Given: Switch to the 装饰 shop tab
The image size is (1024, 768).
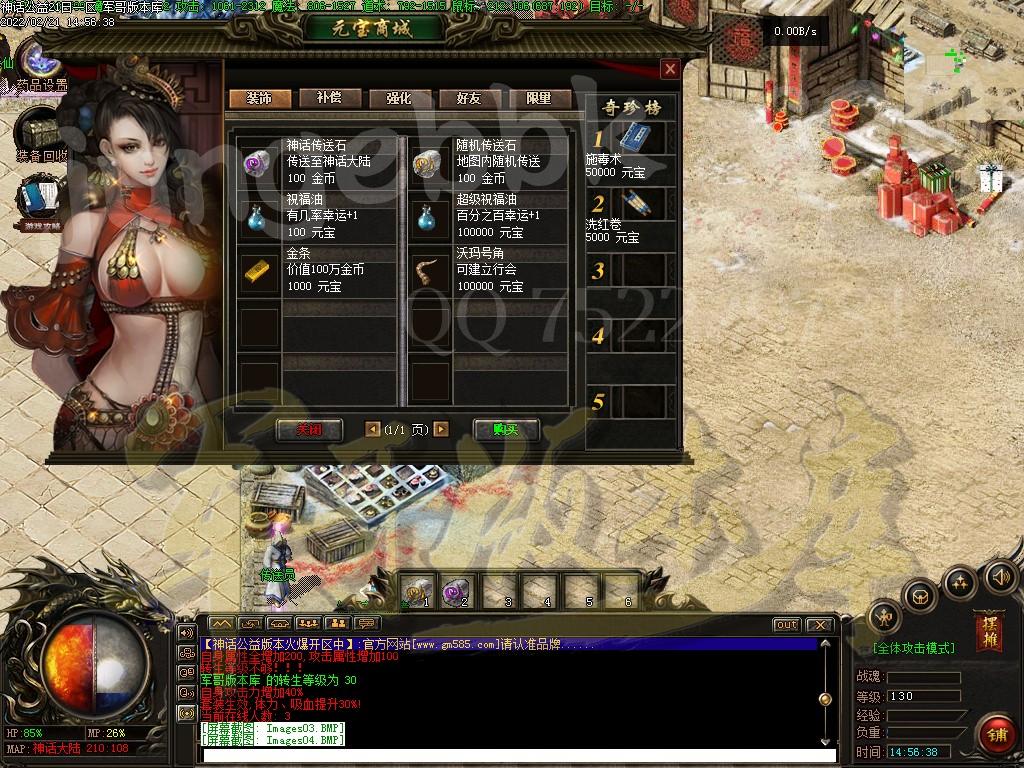Looking at the screenshot, I should coord(259,98).
